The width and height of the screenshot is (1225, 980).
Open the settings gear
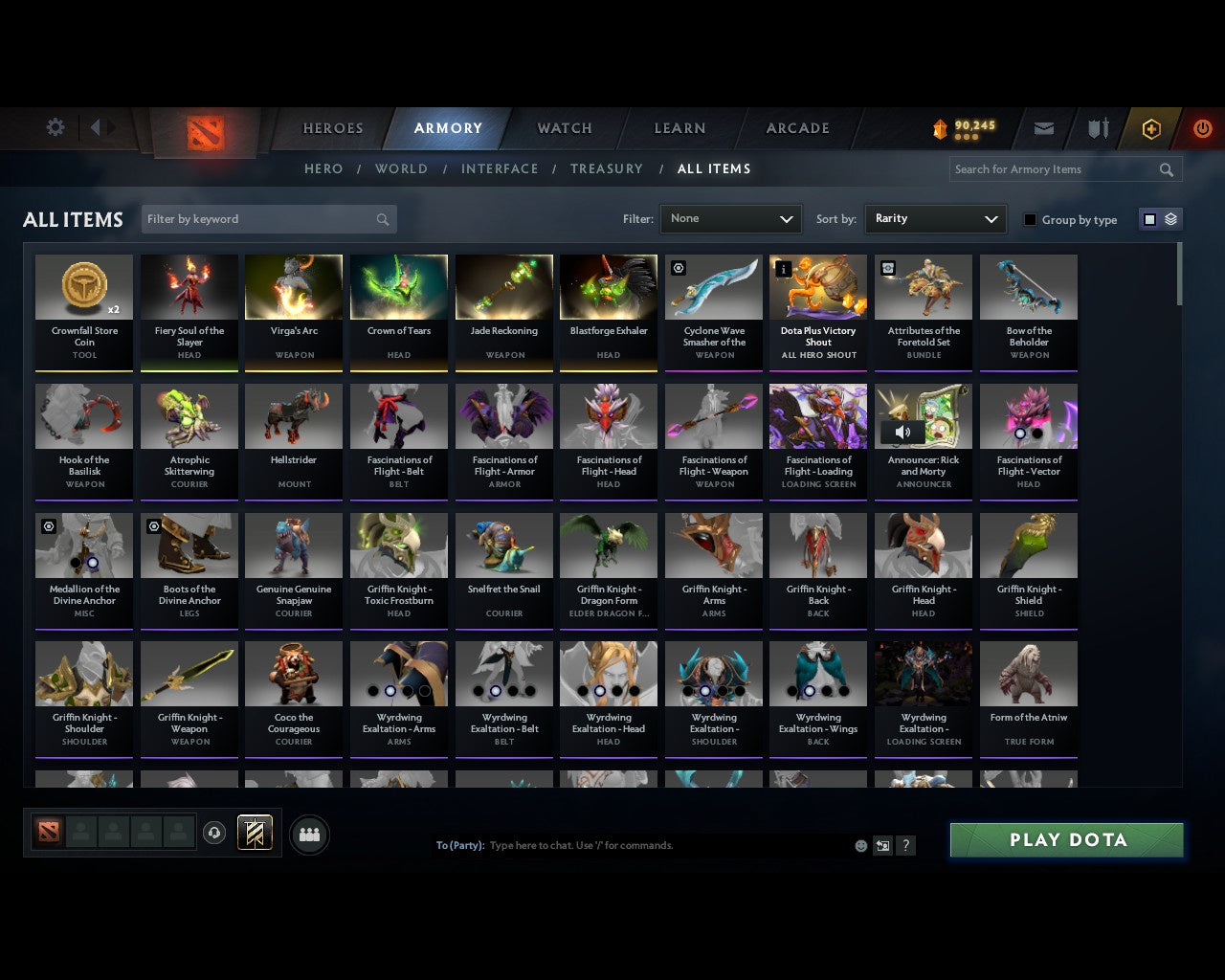coord(55,126)
